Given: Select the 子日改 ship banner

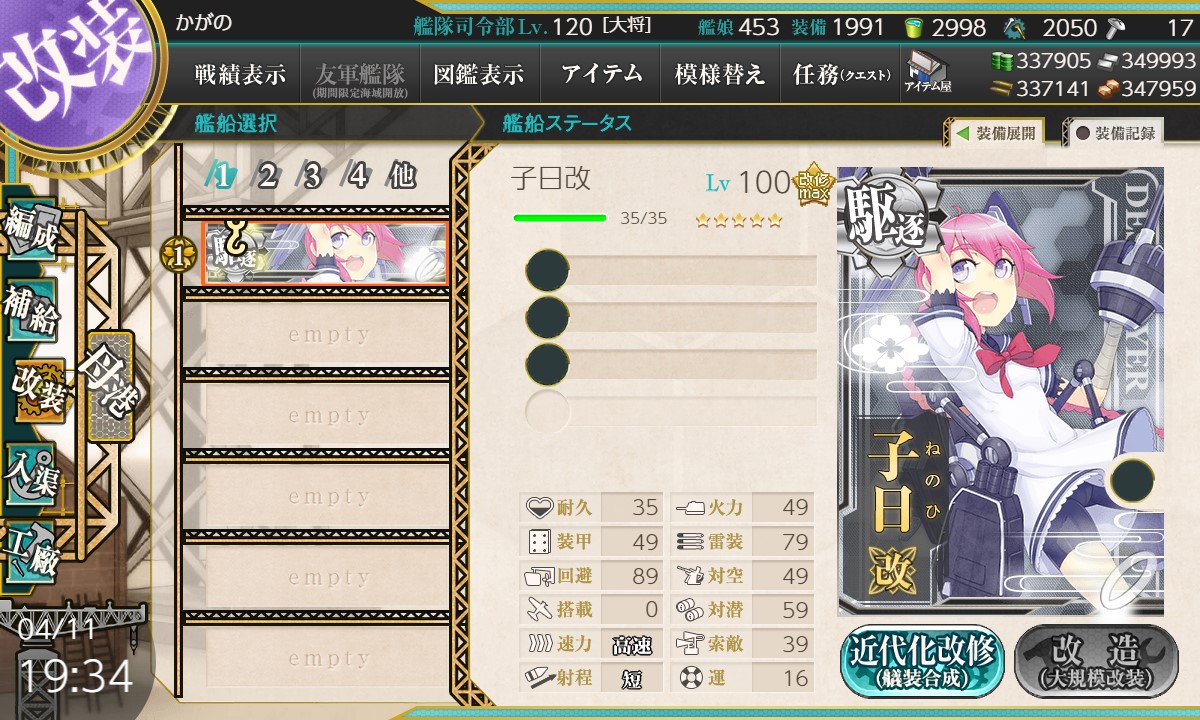Looking at the screenshot, I should point(326,254).
